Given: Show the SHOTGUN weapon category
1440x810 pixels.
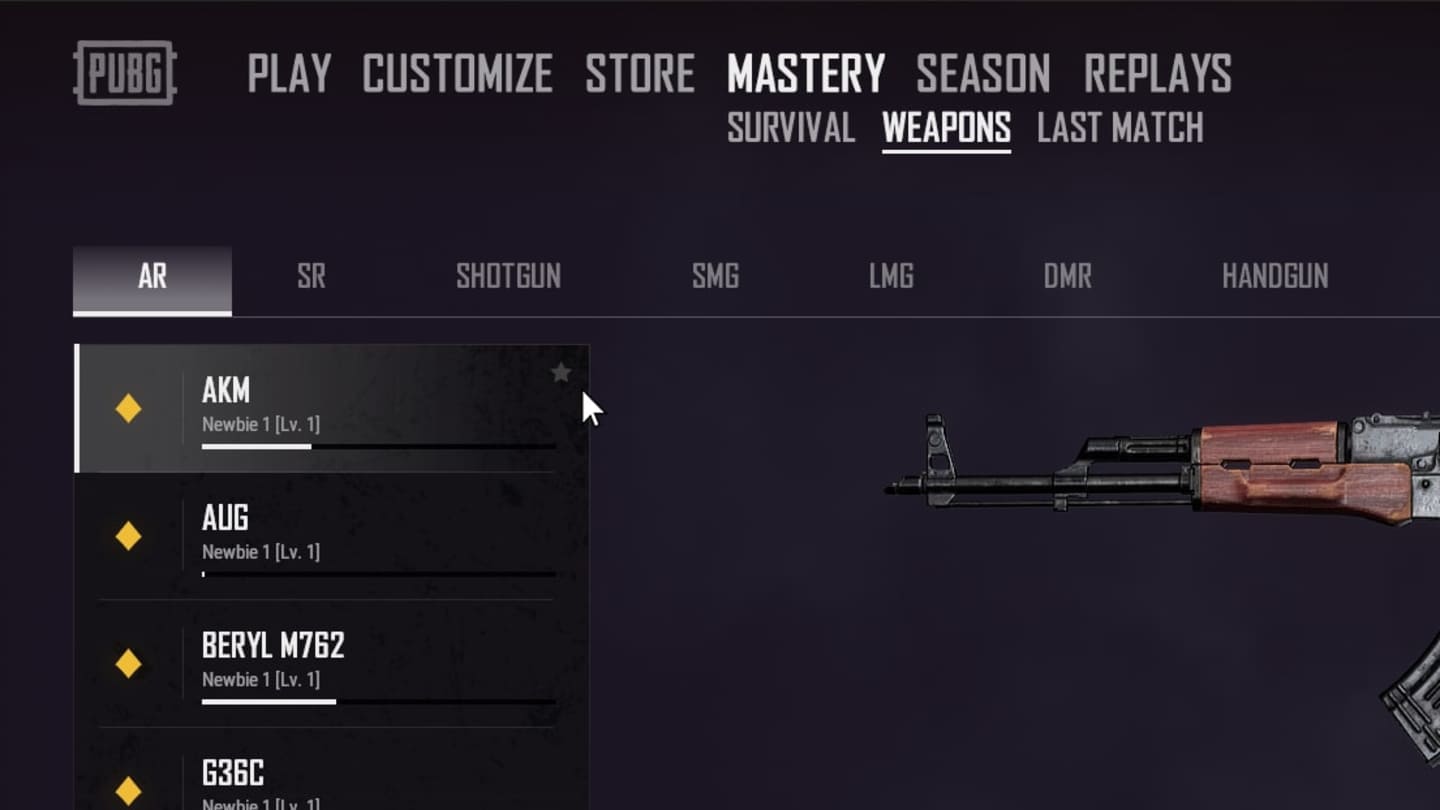Looking at the screenshot, I should coord(508,277).
